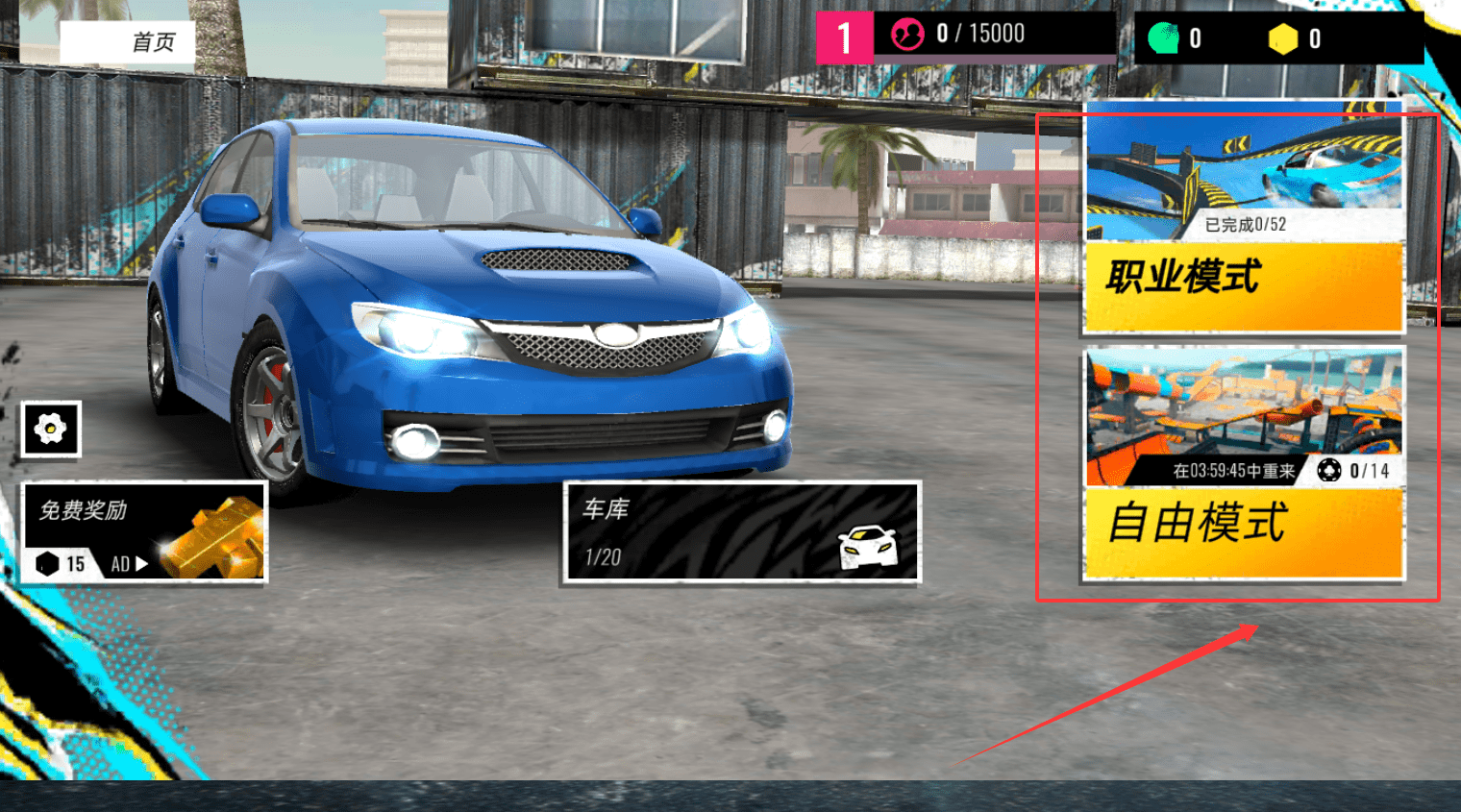The height and width of the screenshot is (812, 1461).
Task: Open settings via the gear icon
Action: point(51,429)
